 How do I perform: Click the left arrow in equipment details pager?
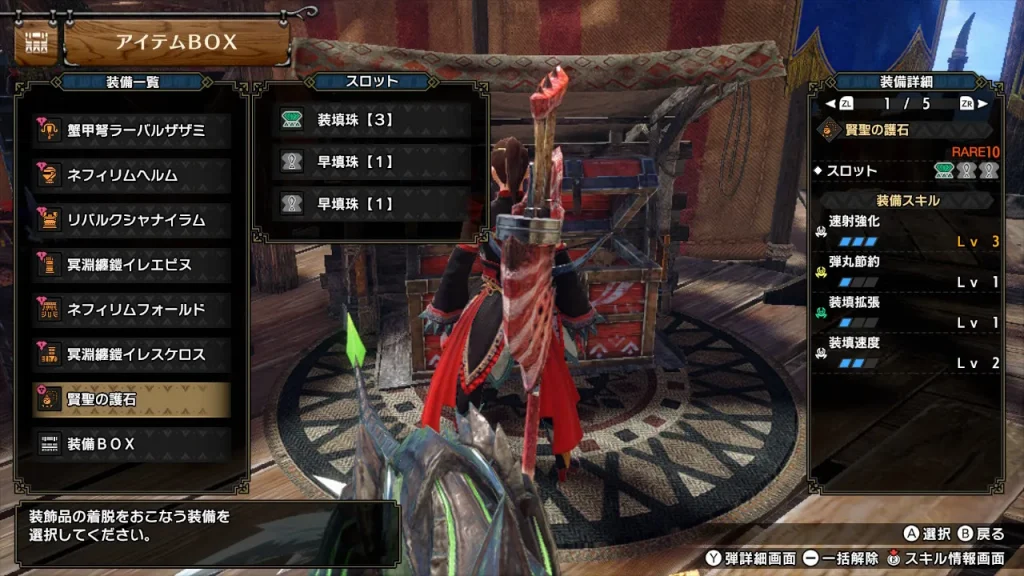(x=830, y=103)
